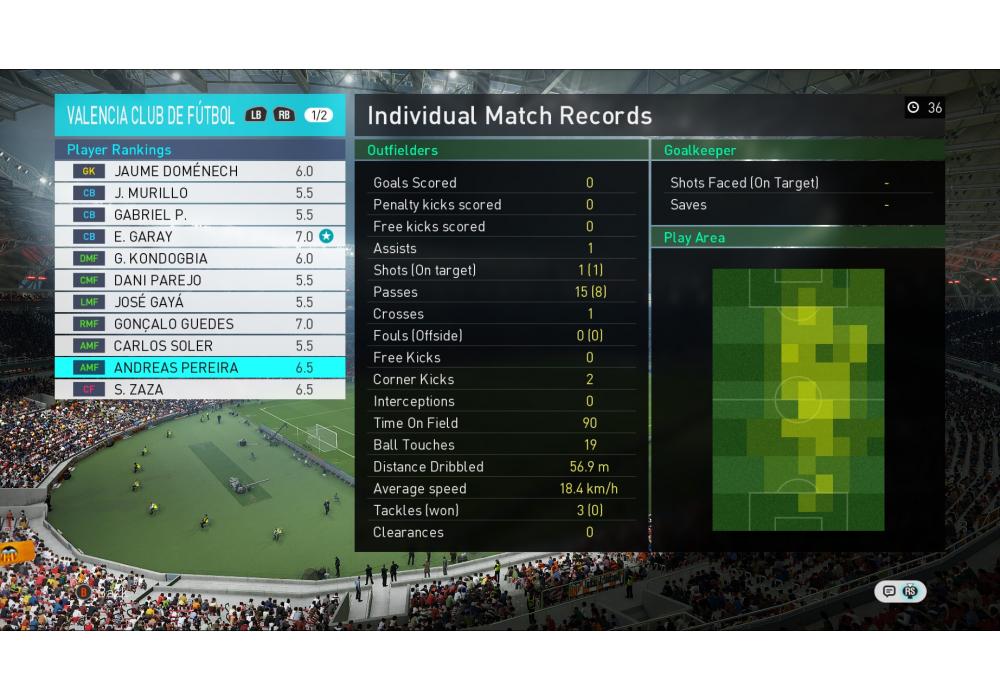The height and width of the screenshot is (700, 1000).
Task: Click the highlighted Andreas Pereira row
Action: (200, 368)
